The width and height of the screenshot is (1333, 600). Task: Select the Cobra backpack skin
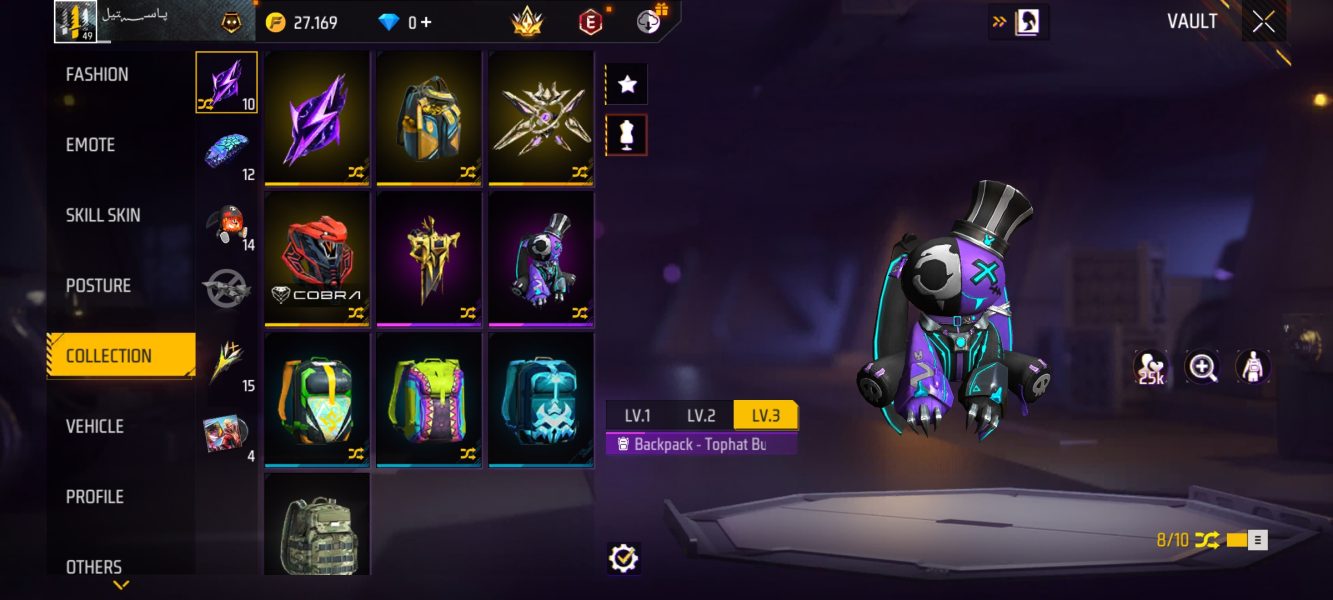[x=317, y=258]
